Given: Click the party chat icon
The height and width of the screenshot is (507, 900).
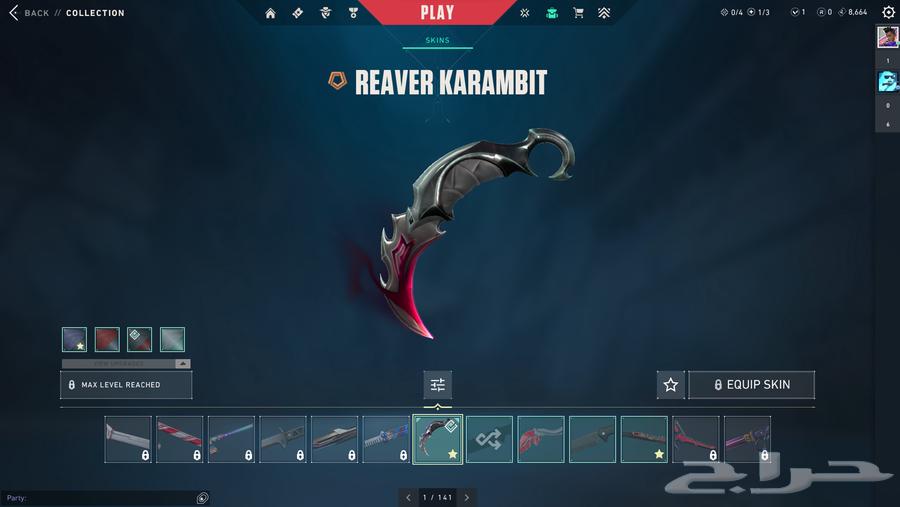Looking at the screenshot, I should [x=202, y=498].
